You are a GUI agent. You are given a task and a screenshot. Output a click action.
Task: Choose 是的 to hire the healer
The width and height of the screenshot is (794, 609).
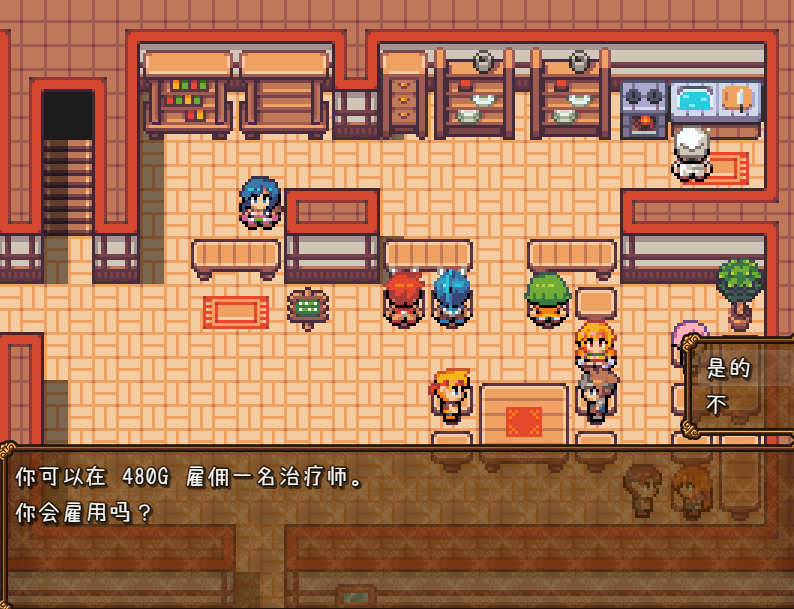[x=729, y=368]
